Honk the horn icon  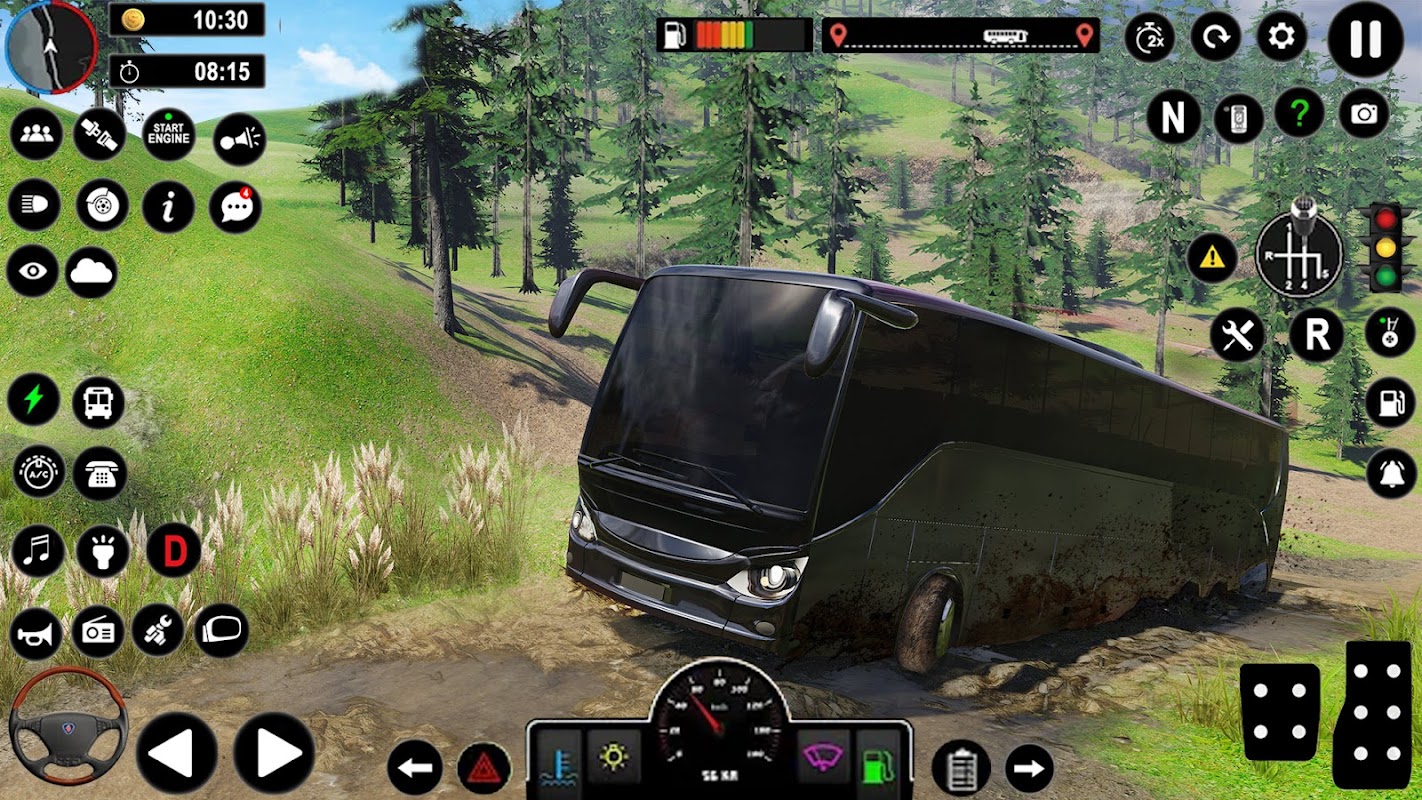(x=36, y=633)
